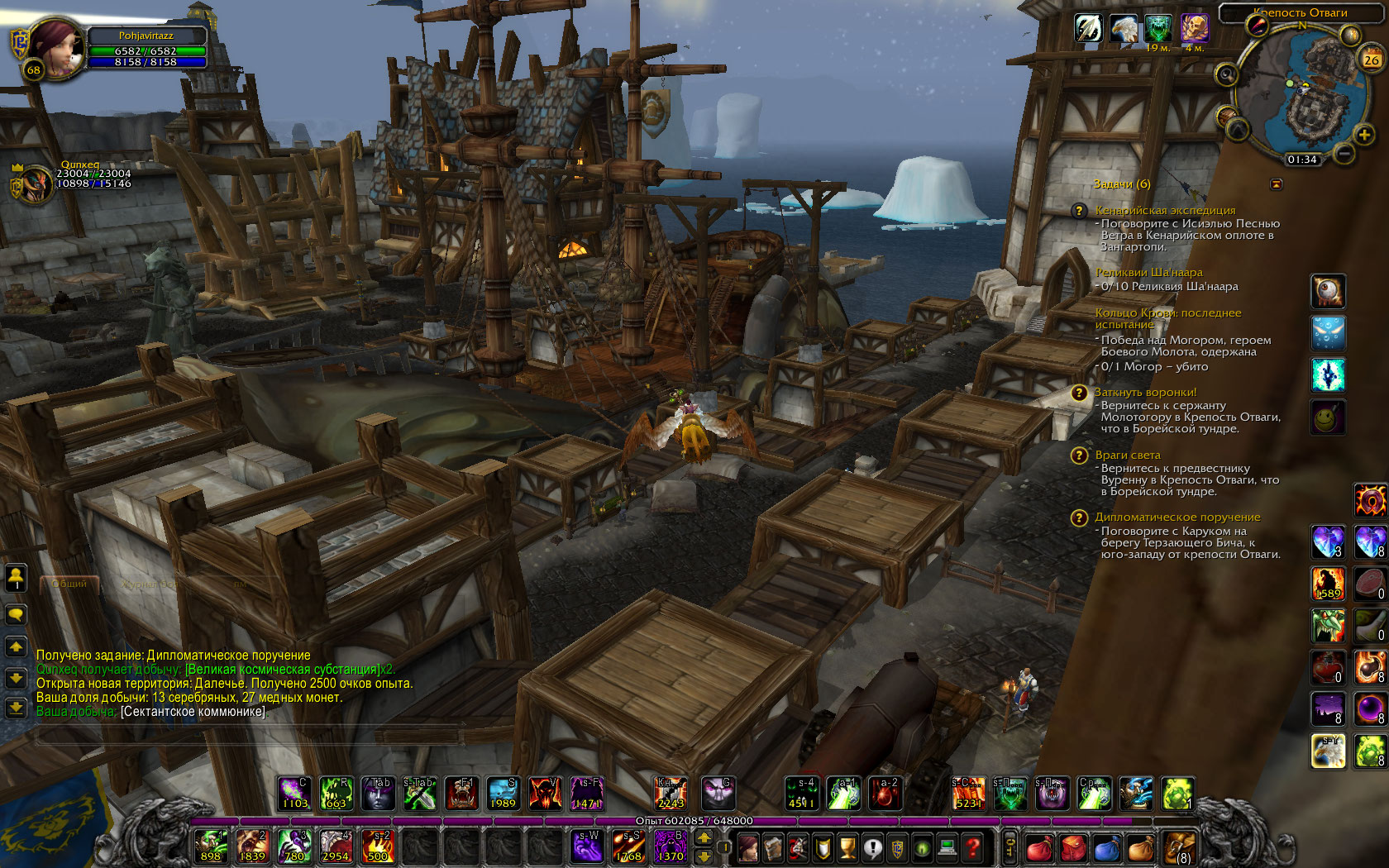The image size is (1389, 868).
Task: Switch to the 'Общий' chat tab
Action: 69,584
